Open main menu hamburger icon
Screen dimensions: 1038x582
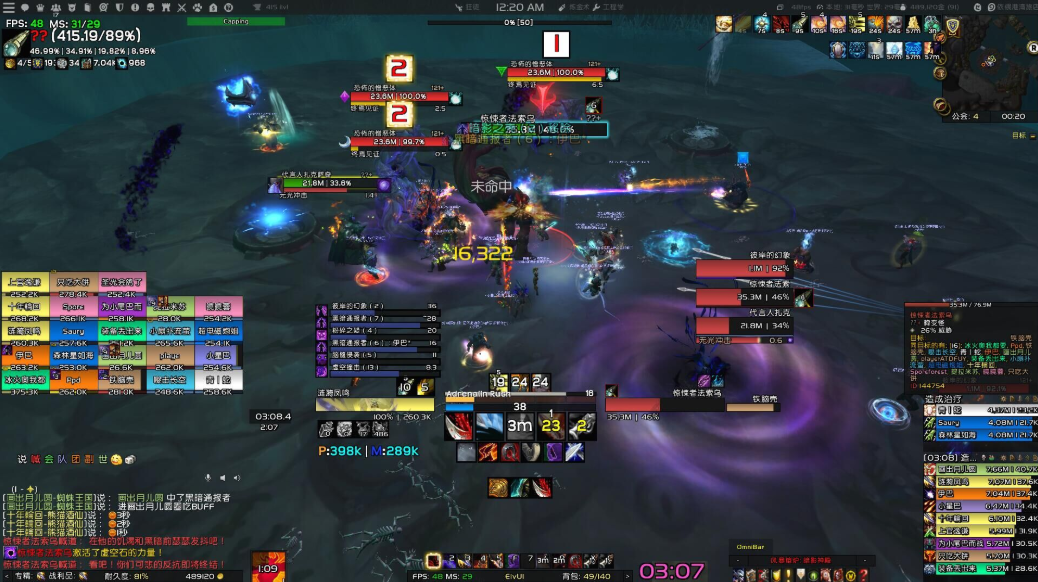8,8
